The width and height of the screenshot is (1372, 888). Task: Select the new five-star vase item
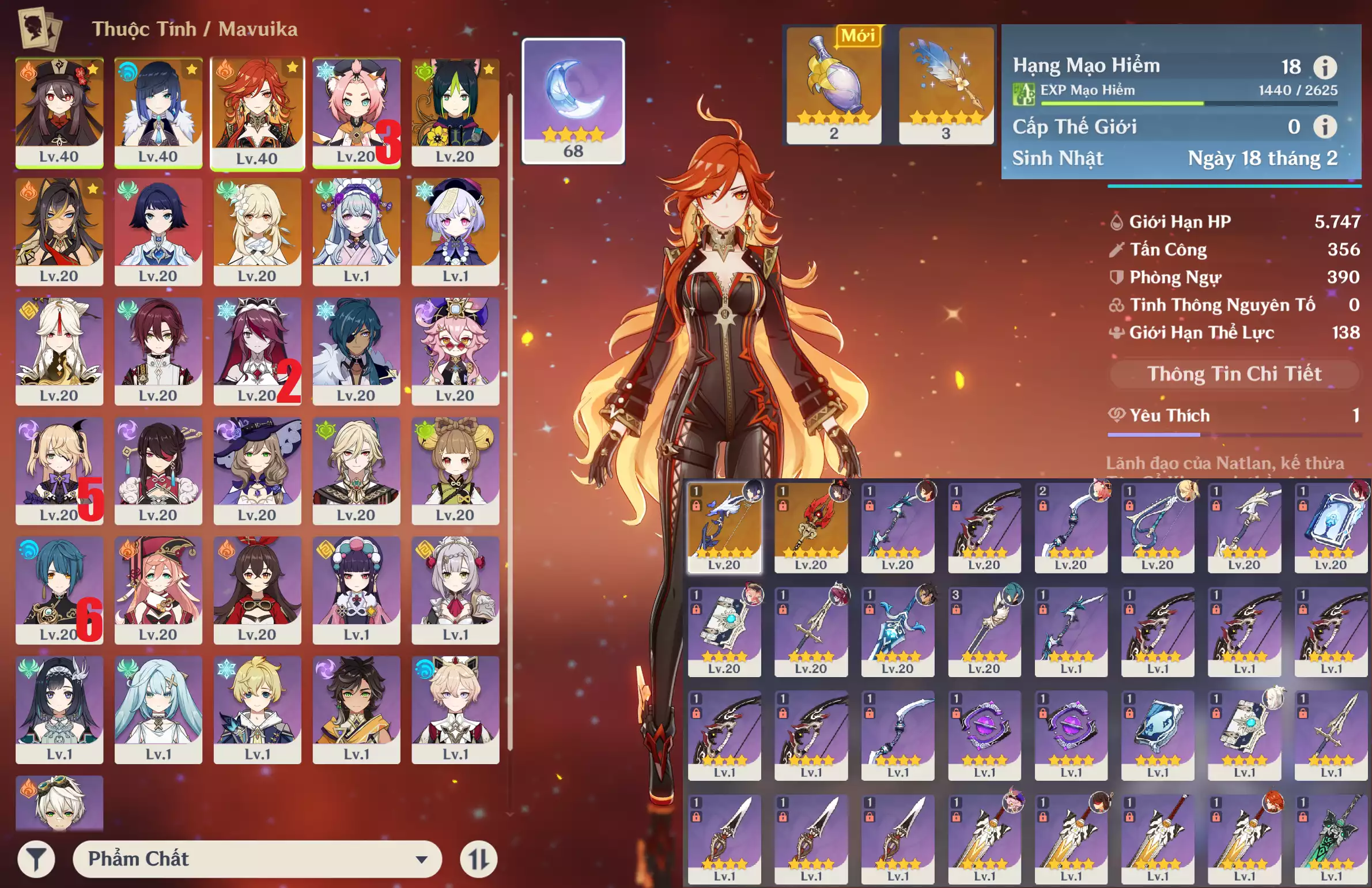tap(834, 85)
